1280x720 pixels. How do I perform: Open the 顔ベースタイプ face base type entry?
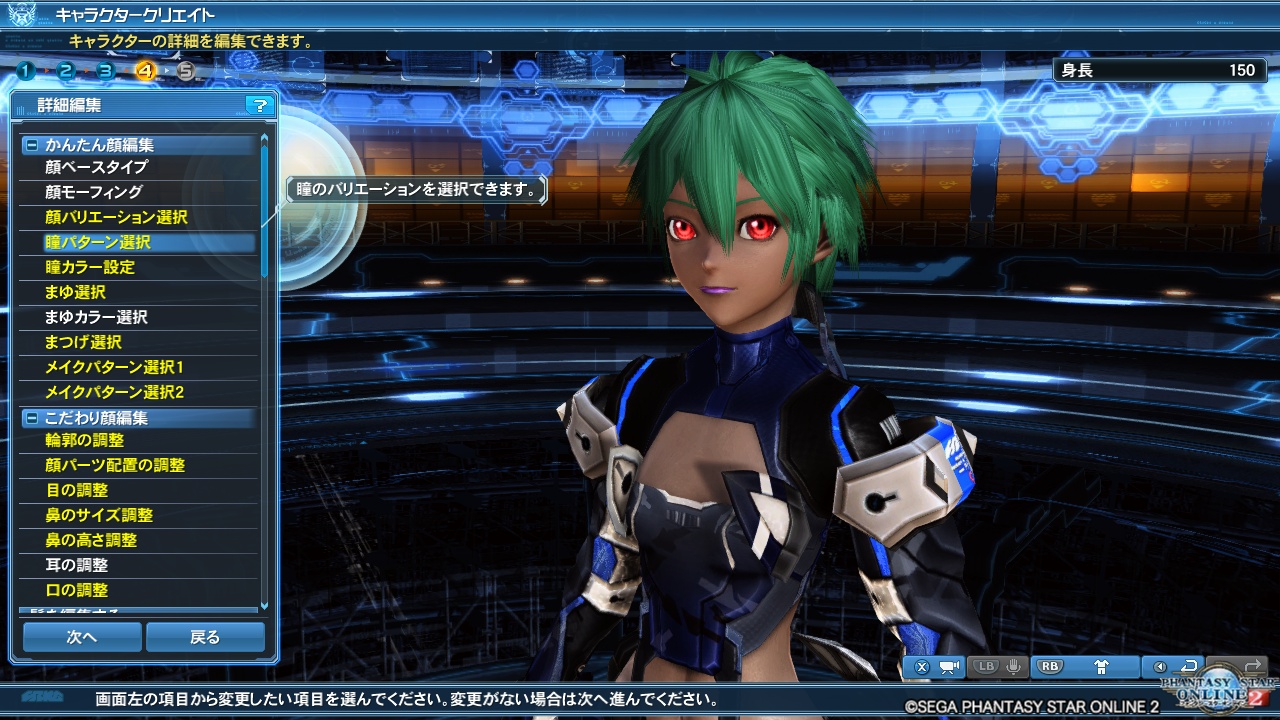click(96, 167)
